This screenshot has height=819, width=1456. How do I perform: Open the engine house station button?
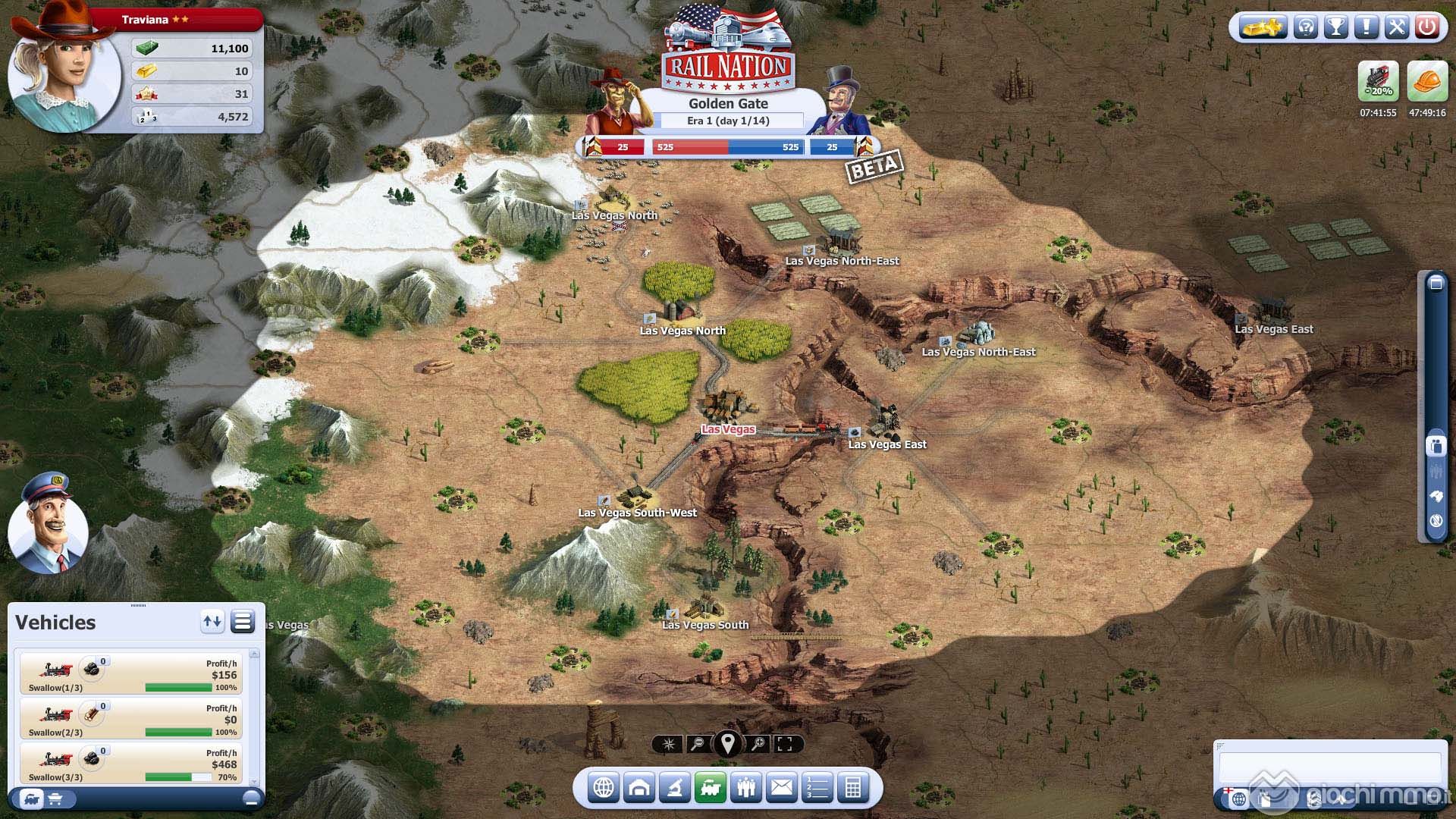point(639,788)
